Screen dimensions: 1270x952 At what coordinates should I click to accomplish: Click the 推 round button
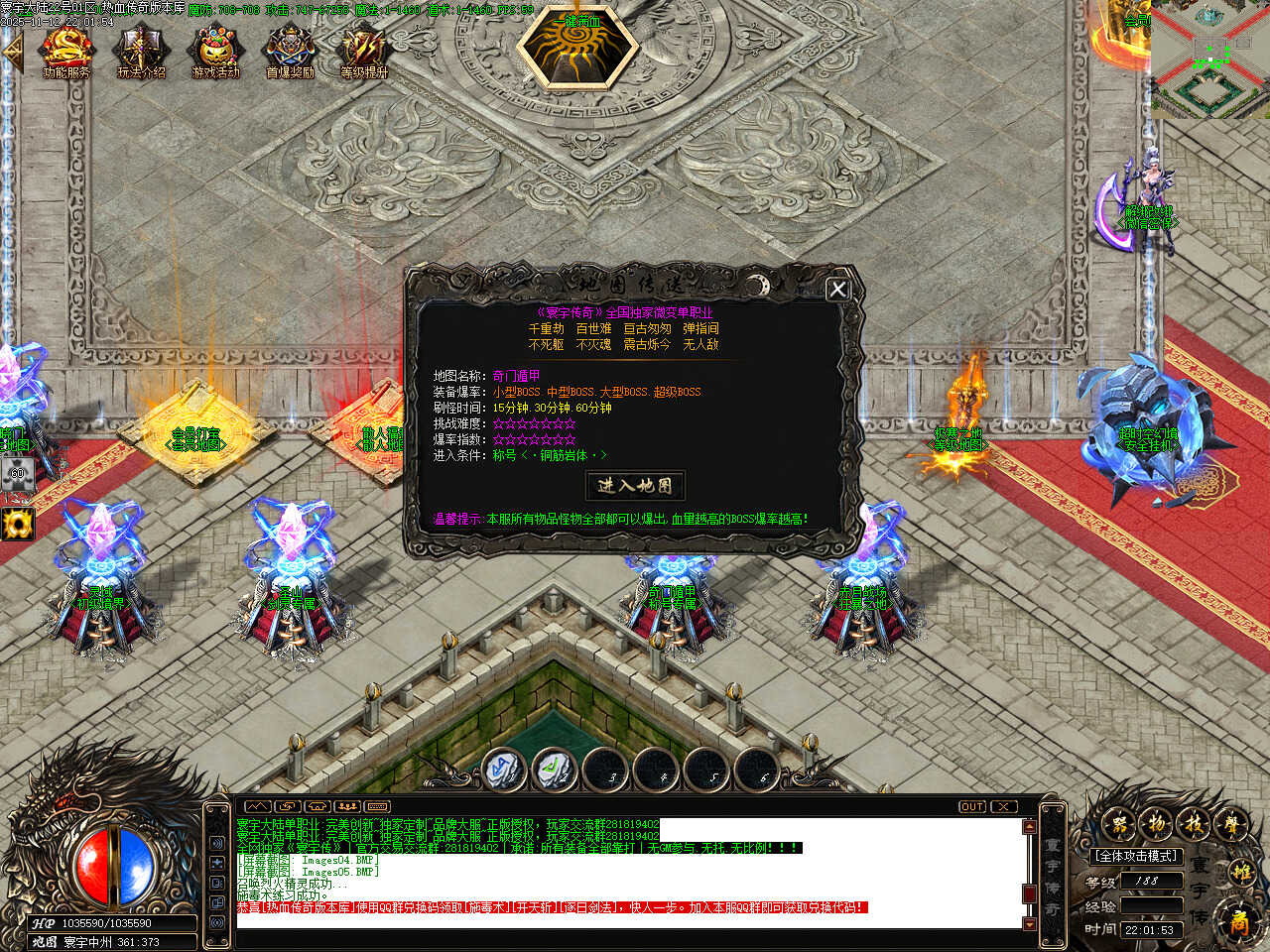point(1241,873)
